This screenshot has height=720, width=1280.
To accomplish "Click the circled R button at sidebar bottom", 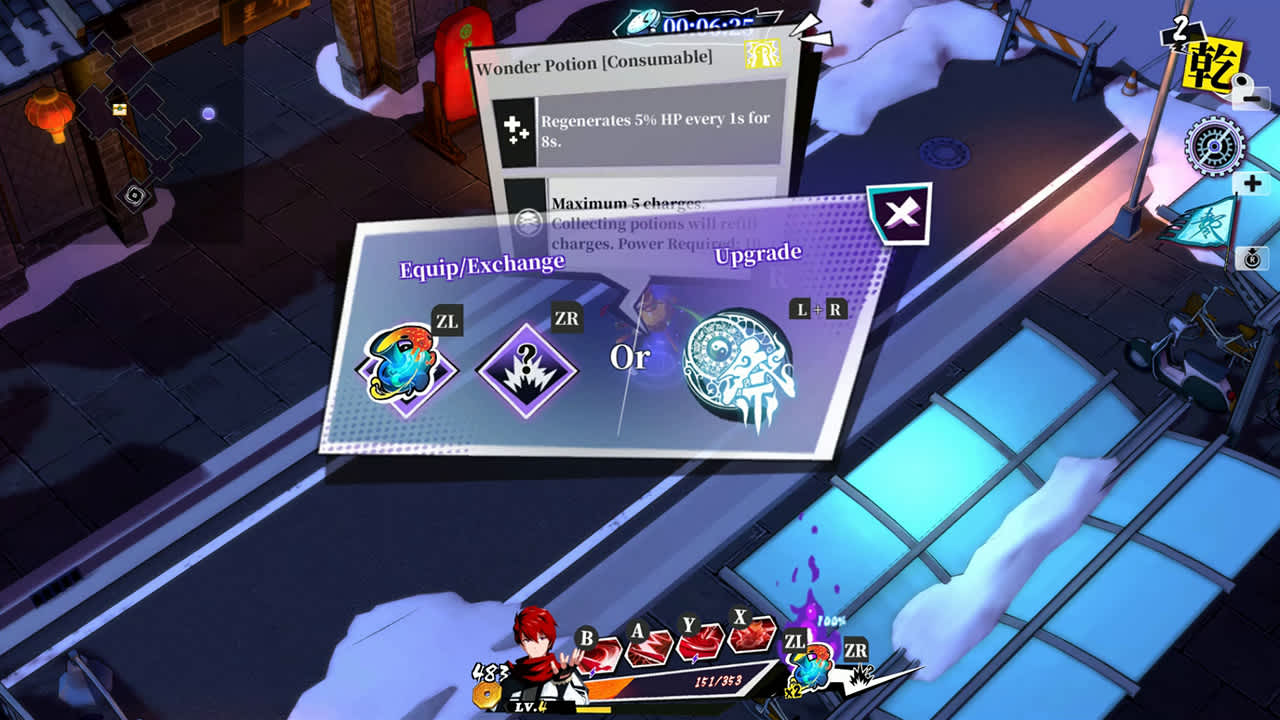I will [x=1251, y=257].
